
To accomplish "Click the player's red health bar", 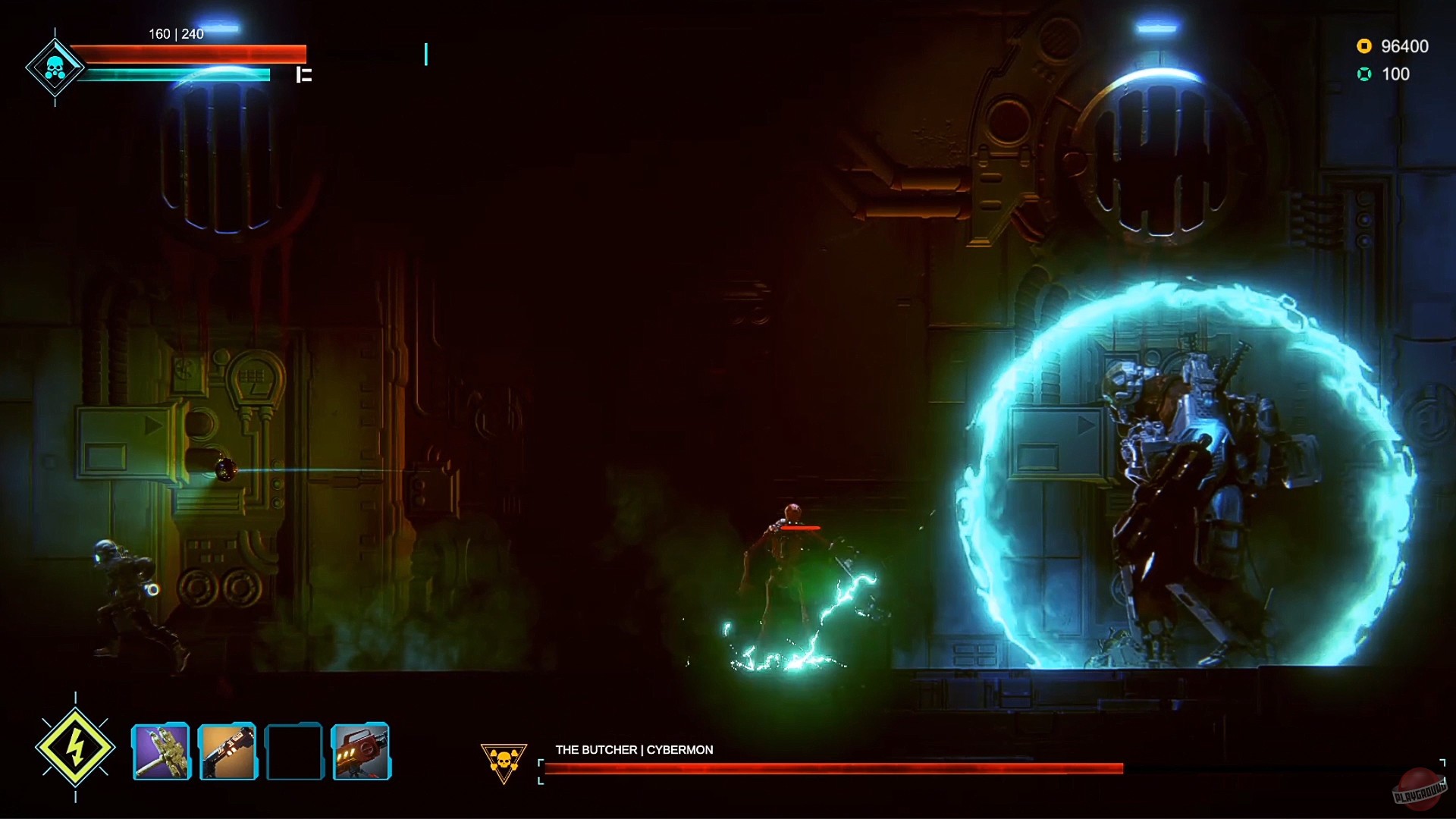I will tap(190, 53).
